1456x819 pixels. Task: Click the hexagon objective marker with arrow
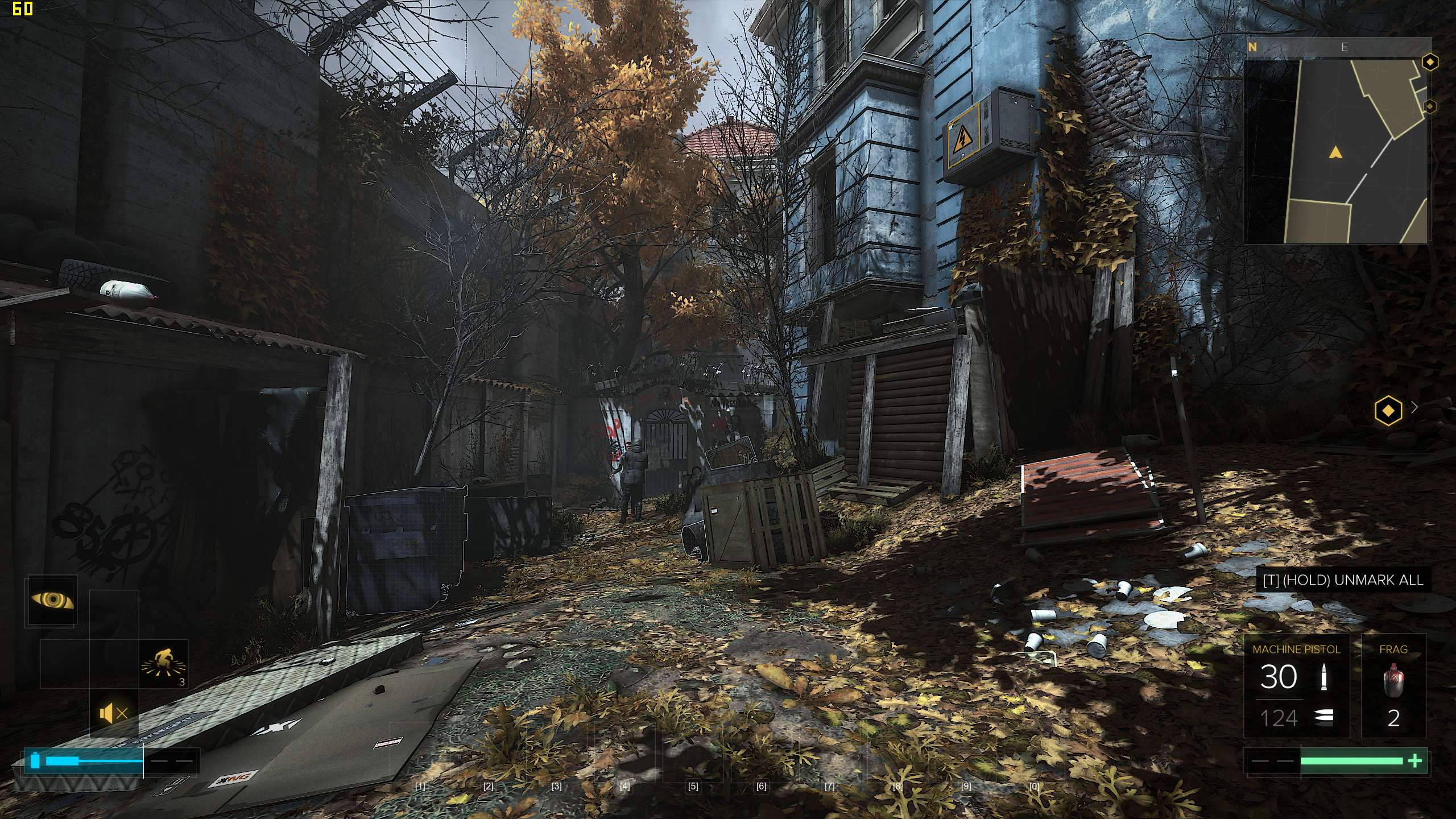pyautogui.click(x=1388, y=409)
